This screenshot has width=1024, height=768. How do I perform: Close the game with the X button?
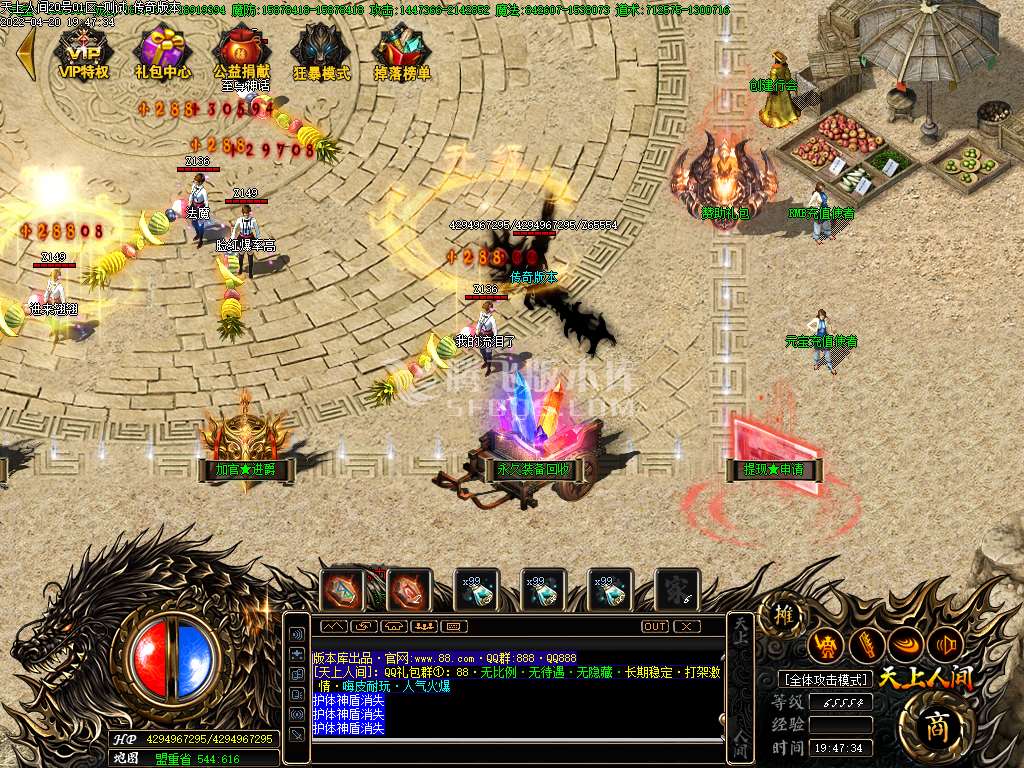[x=687, y=626]
